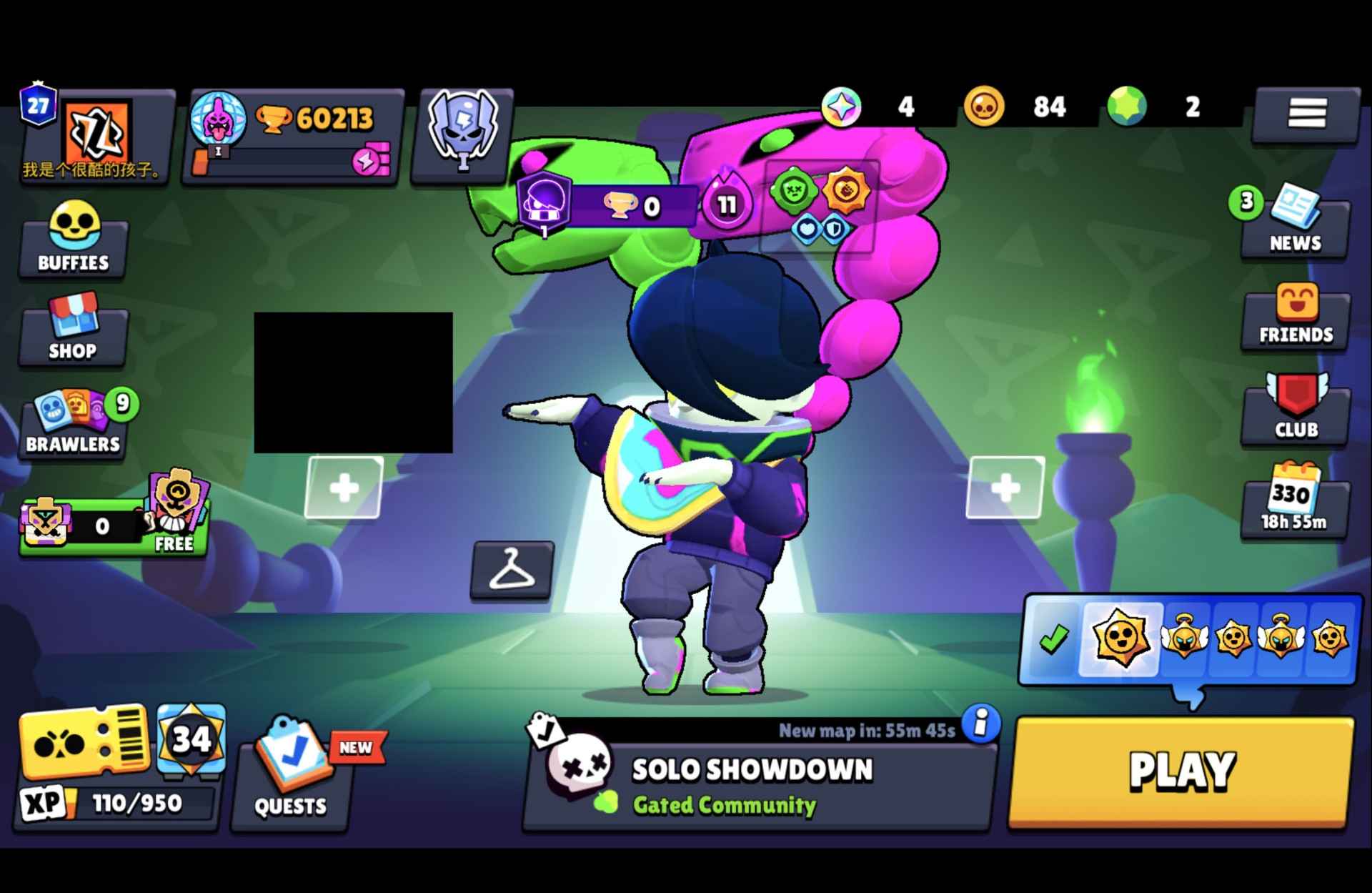Screen dimensions: 1372x893
Task: Open the hamburger settings menu
Action: click(1306, 114)
